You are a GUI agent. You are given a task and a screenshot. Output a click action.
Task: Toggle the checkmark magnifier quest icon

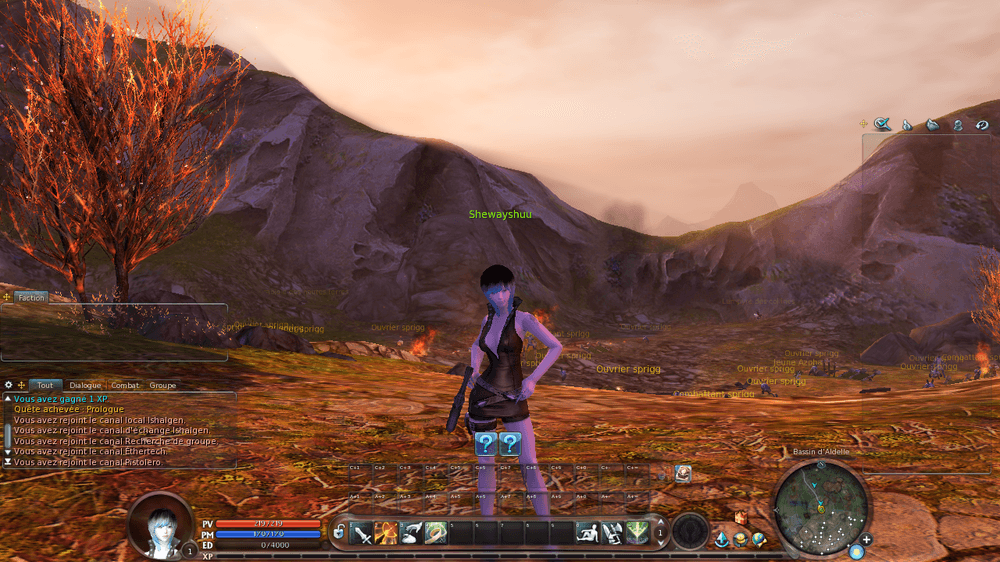[x=882, y=124]
